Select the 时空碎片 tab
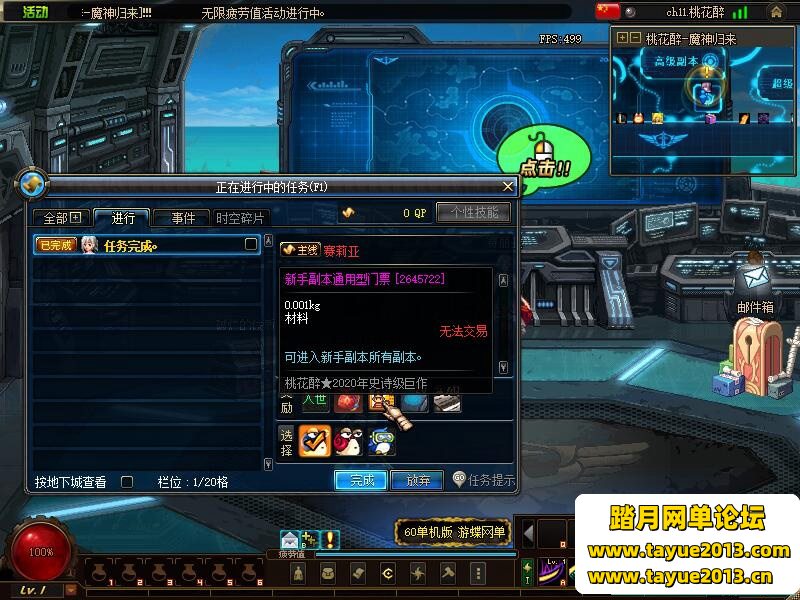The height and width of the screenshot is (600, 800). 241,218
